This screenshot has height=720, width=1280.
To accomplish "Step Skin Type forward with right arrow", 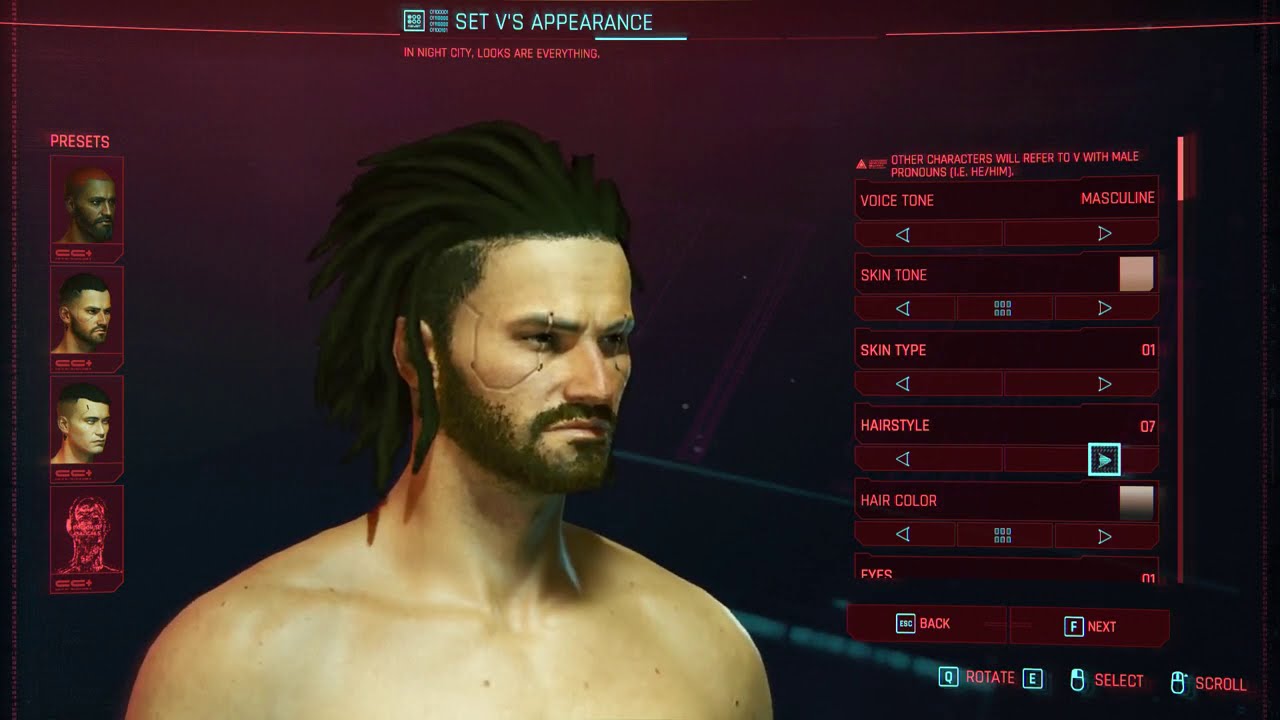I will point(1104,383).
